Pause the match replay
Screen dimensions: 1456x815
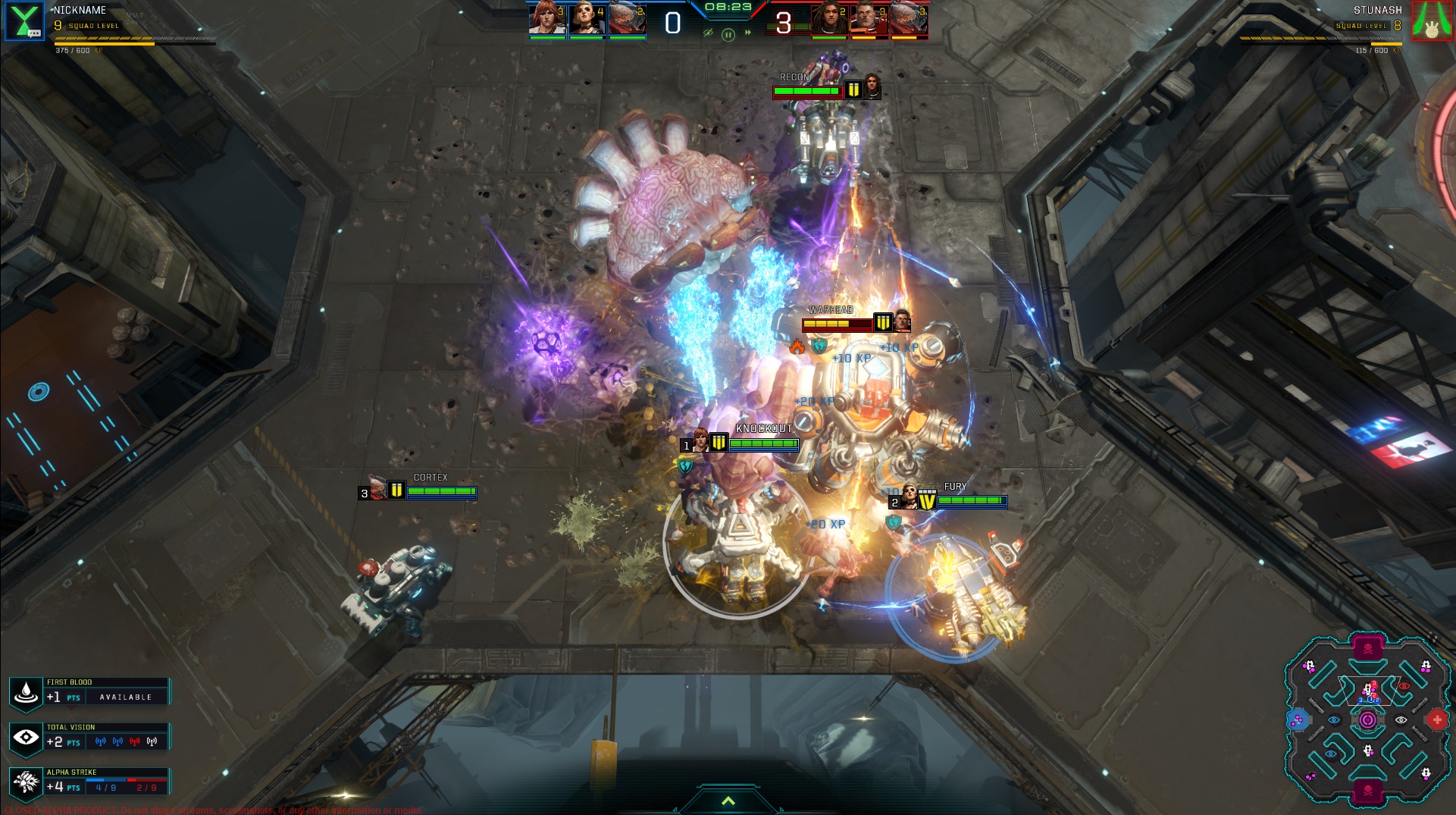pos(728,34)
